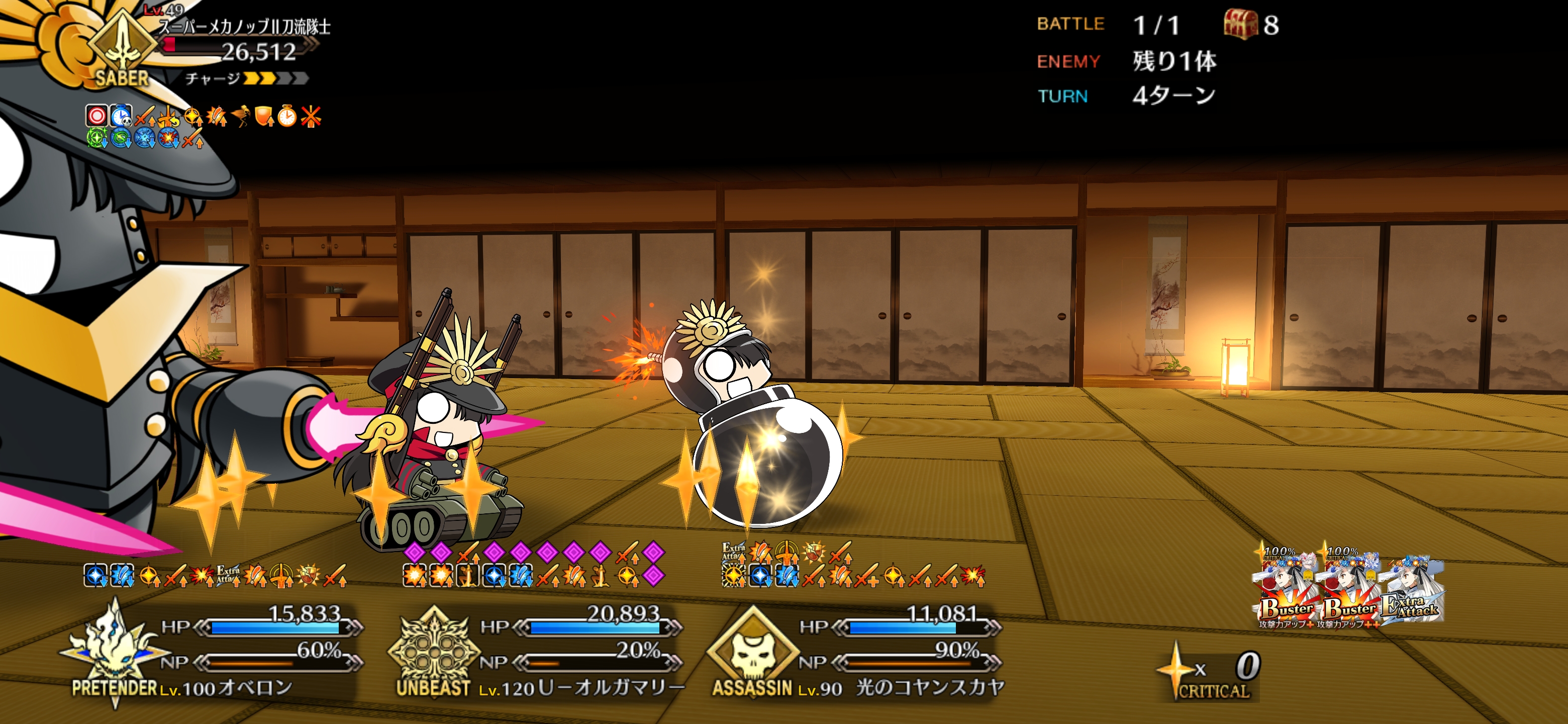Show Oberon's buff status icons
The image size is (1568, 724).
tap(214, 575)
